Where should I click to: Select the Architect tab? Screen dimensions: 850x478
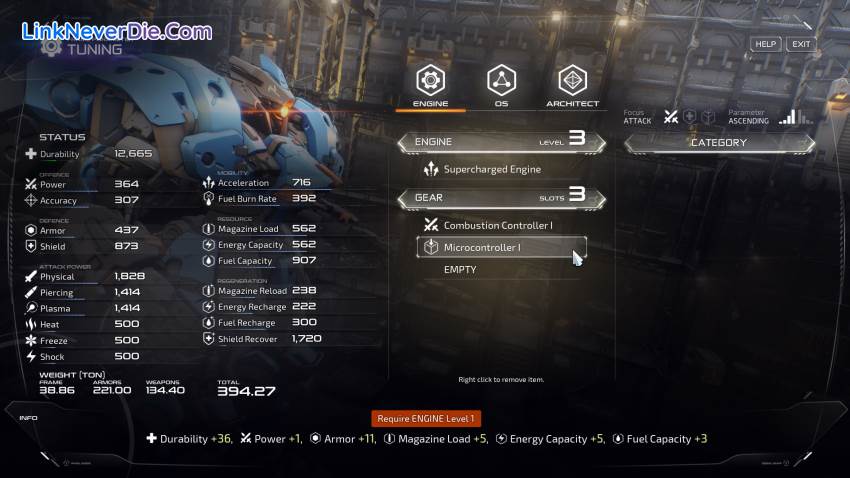click(572, 84)
